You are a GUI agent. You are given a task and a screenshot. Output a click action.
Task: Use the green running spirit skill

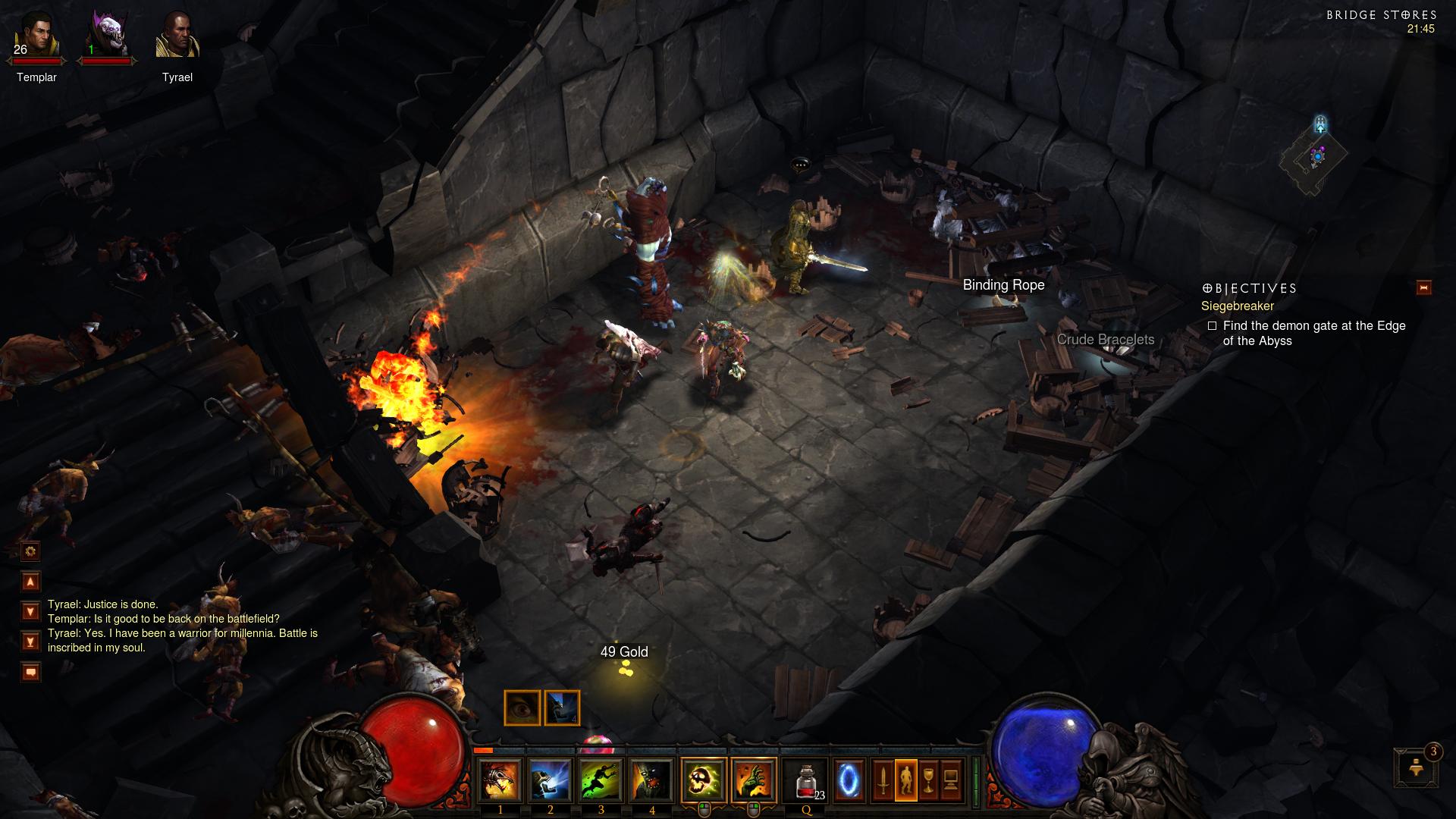click(601, 780)
